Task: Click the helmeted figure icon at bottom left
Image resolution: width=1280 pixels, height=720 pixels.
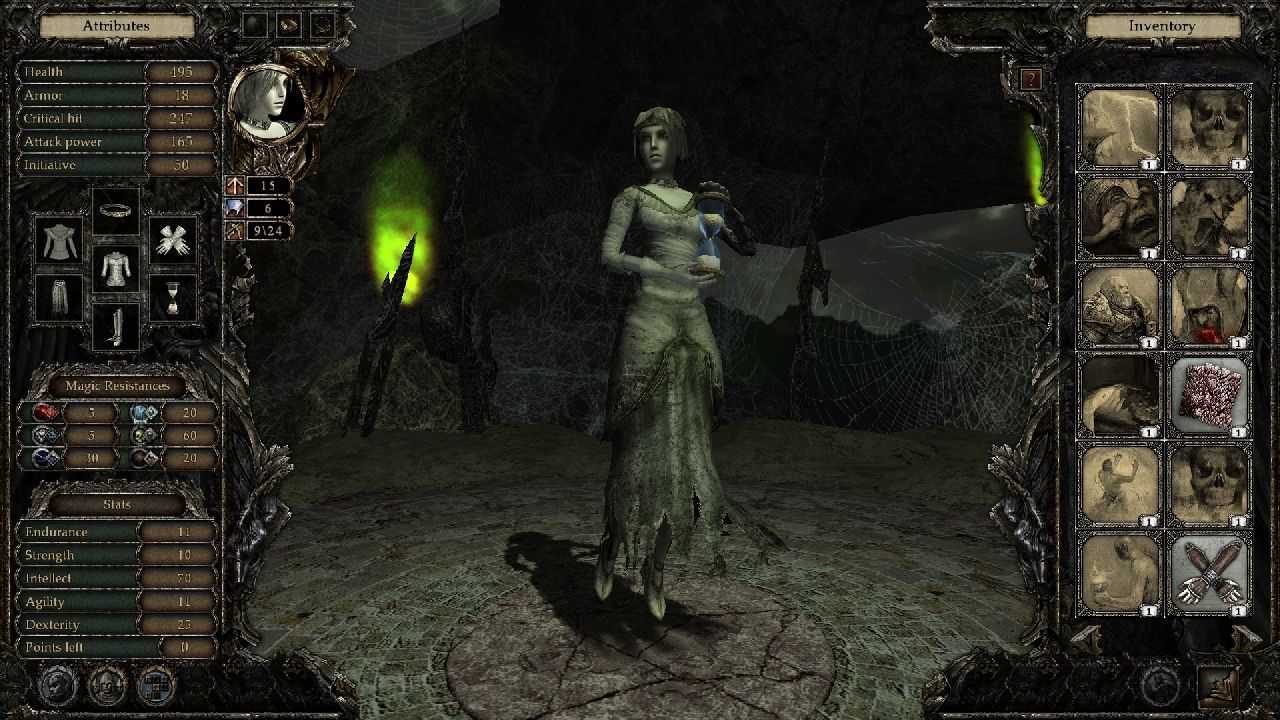Action: (106, 686)
